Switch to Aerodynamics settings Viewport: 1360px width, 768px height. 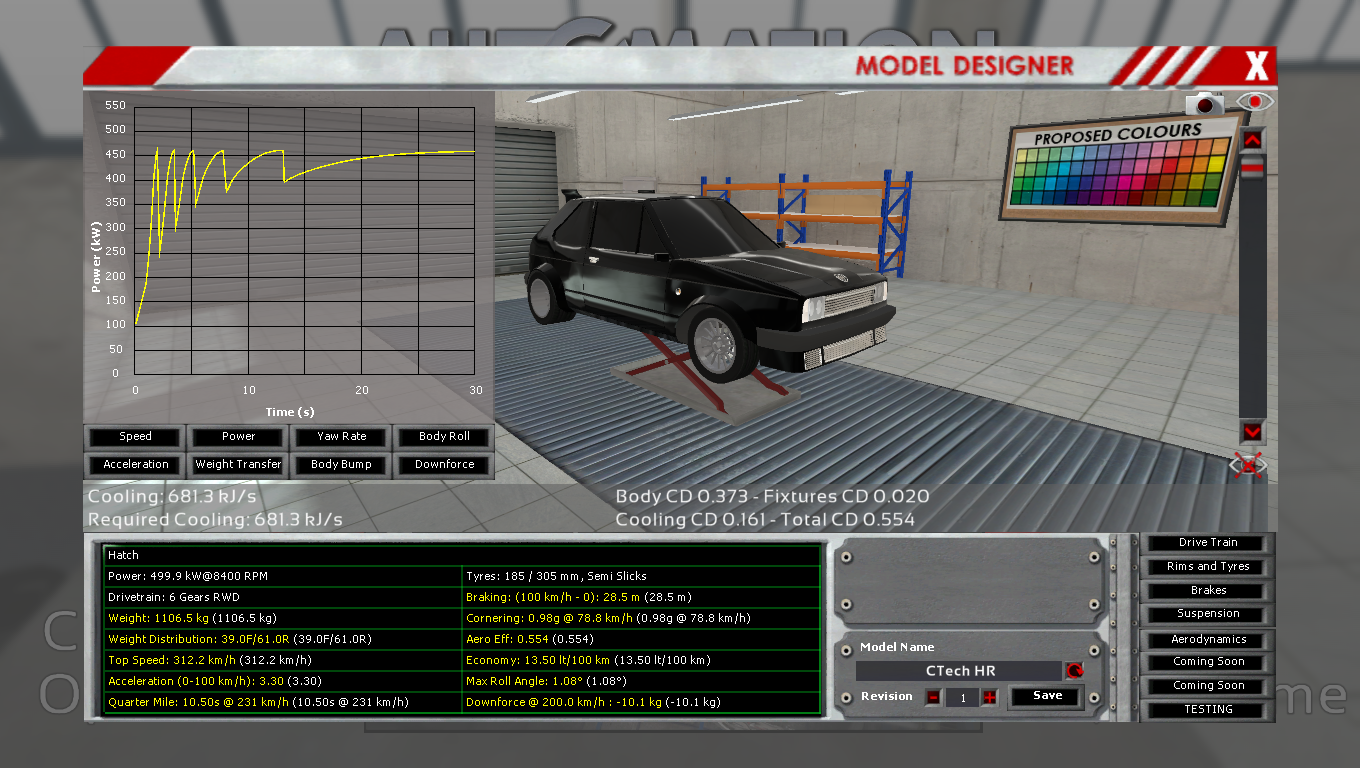pos(1206,638)
